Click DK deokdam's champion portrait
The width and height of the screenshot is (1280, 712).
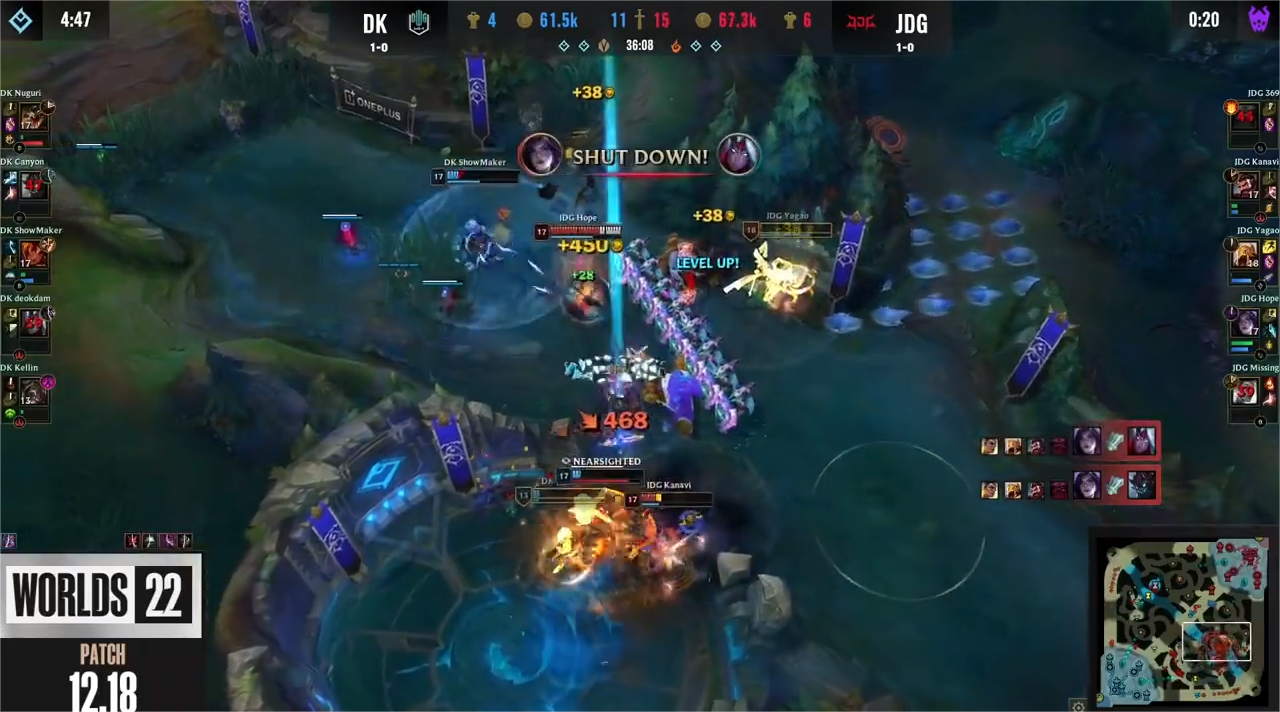point(33,322)
